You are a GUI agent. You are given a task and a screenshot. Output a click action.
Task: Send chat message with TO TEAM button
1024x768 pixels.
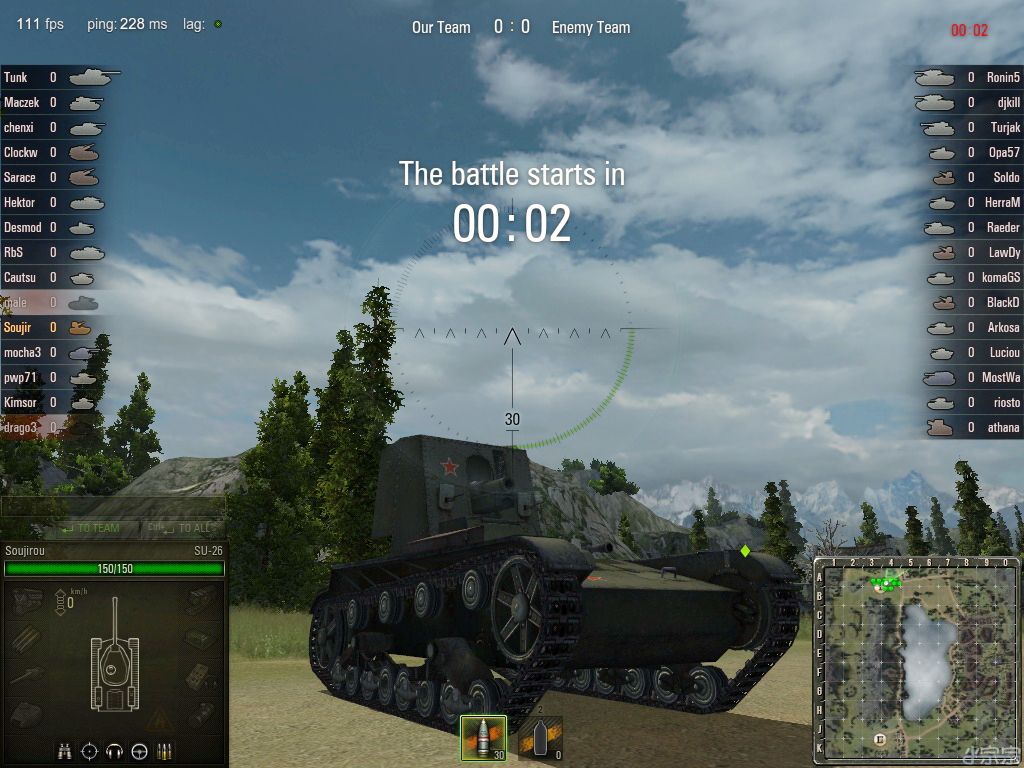pos(90,528)
